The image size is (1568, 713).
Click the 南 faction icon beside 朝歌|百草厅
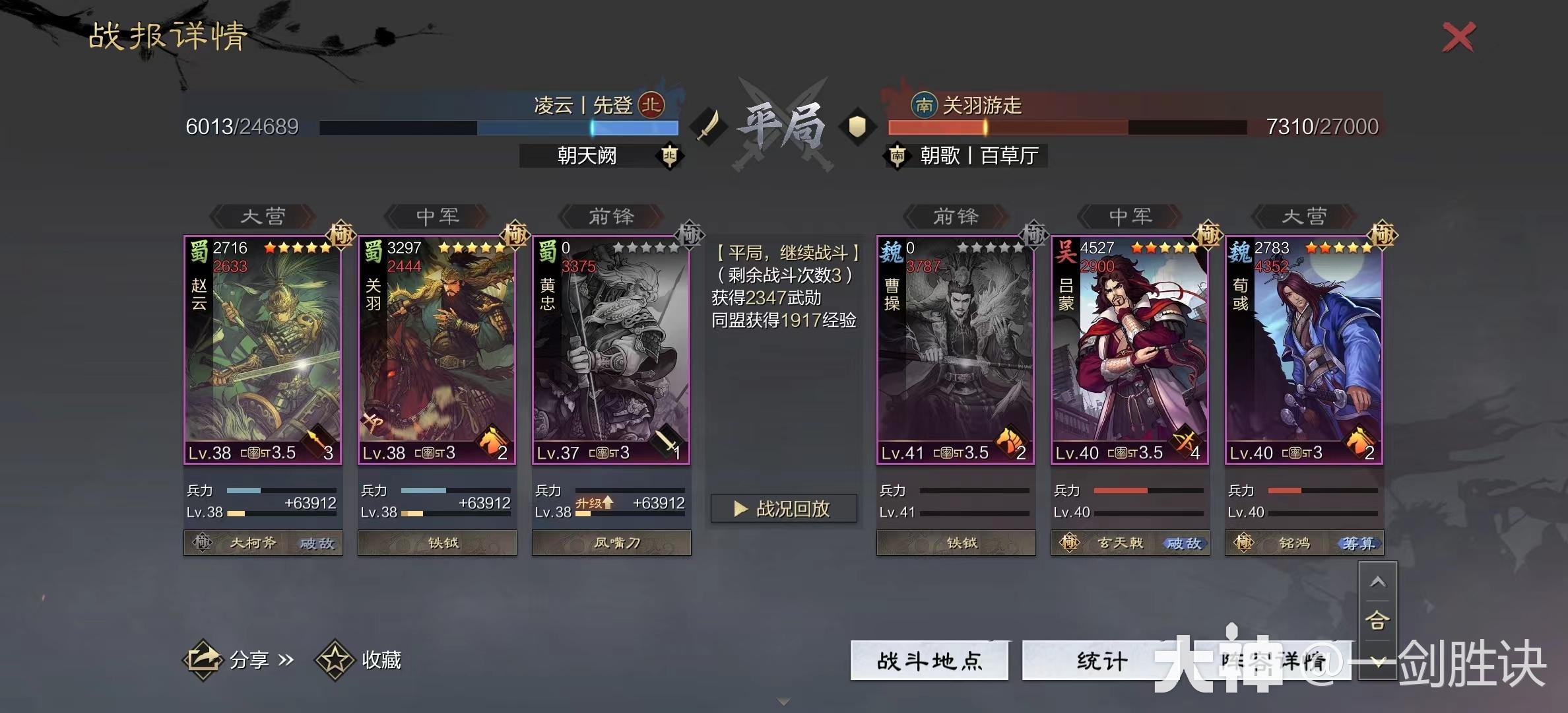pos(898,156)
